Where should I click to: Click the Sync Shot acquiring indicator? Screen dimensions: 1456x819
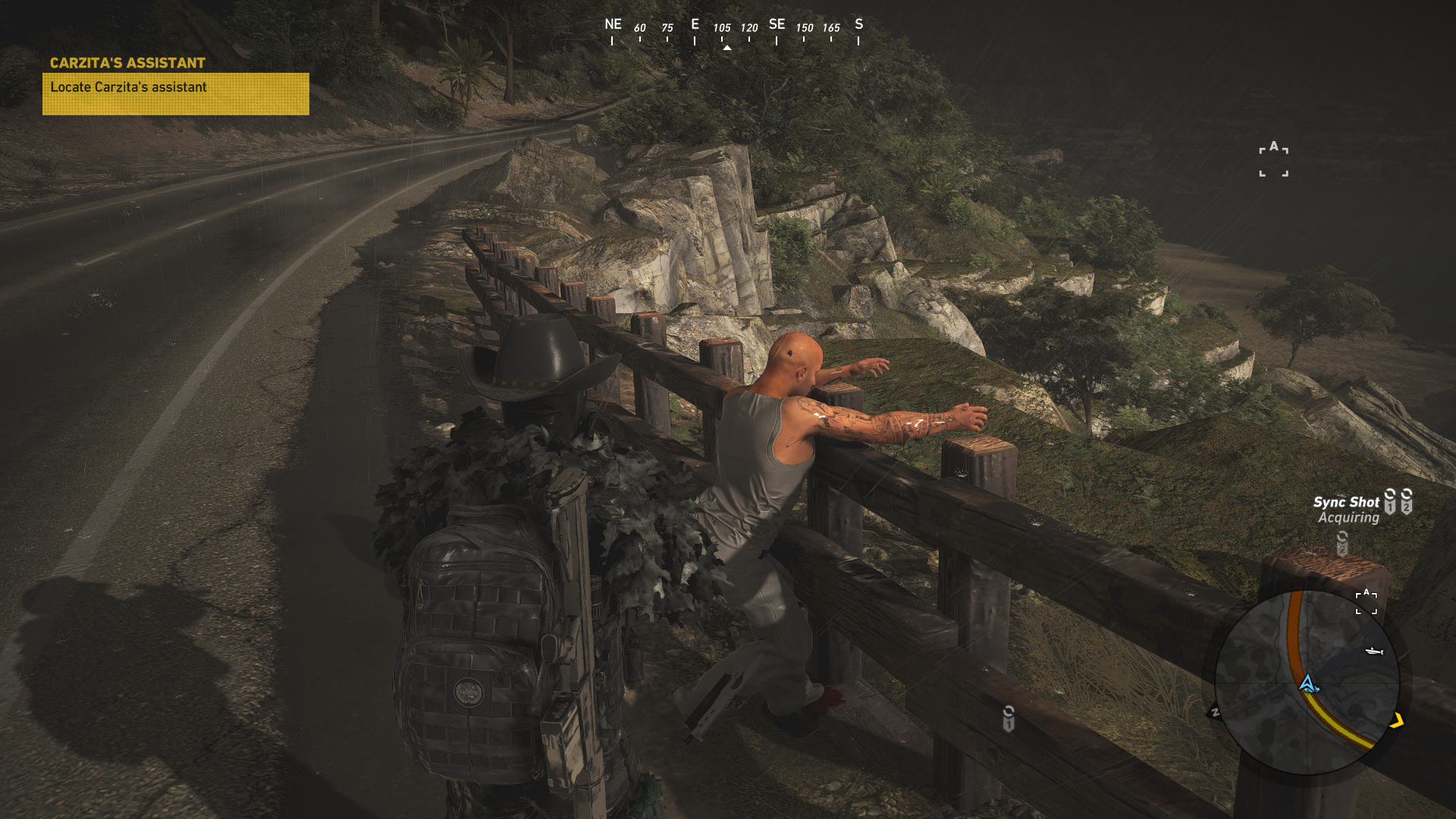[1347, 510]
